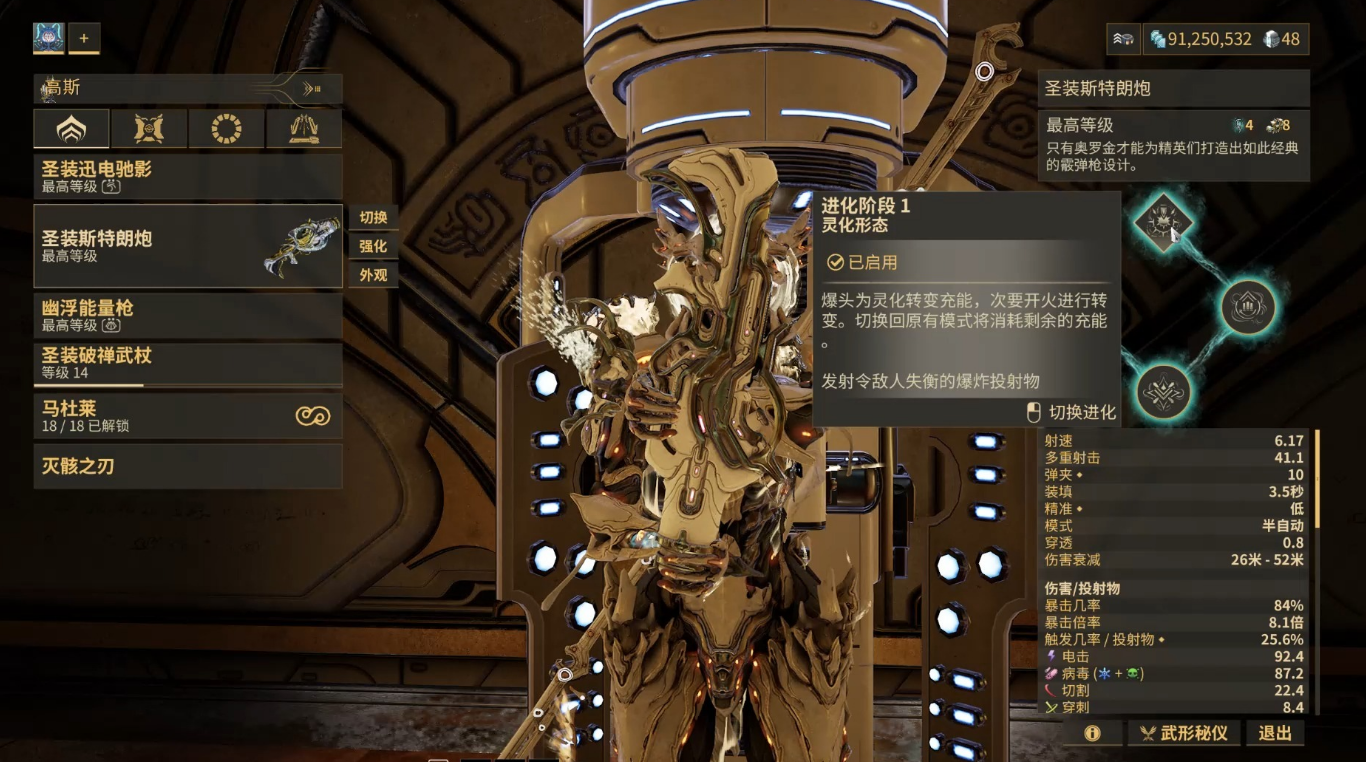Open the player avatar profile icon
The height and width of the screenshot is (762, 1366).
49,39
